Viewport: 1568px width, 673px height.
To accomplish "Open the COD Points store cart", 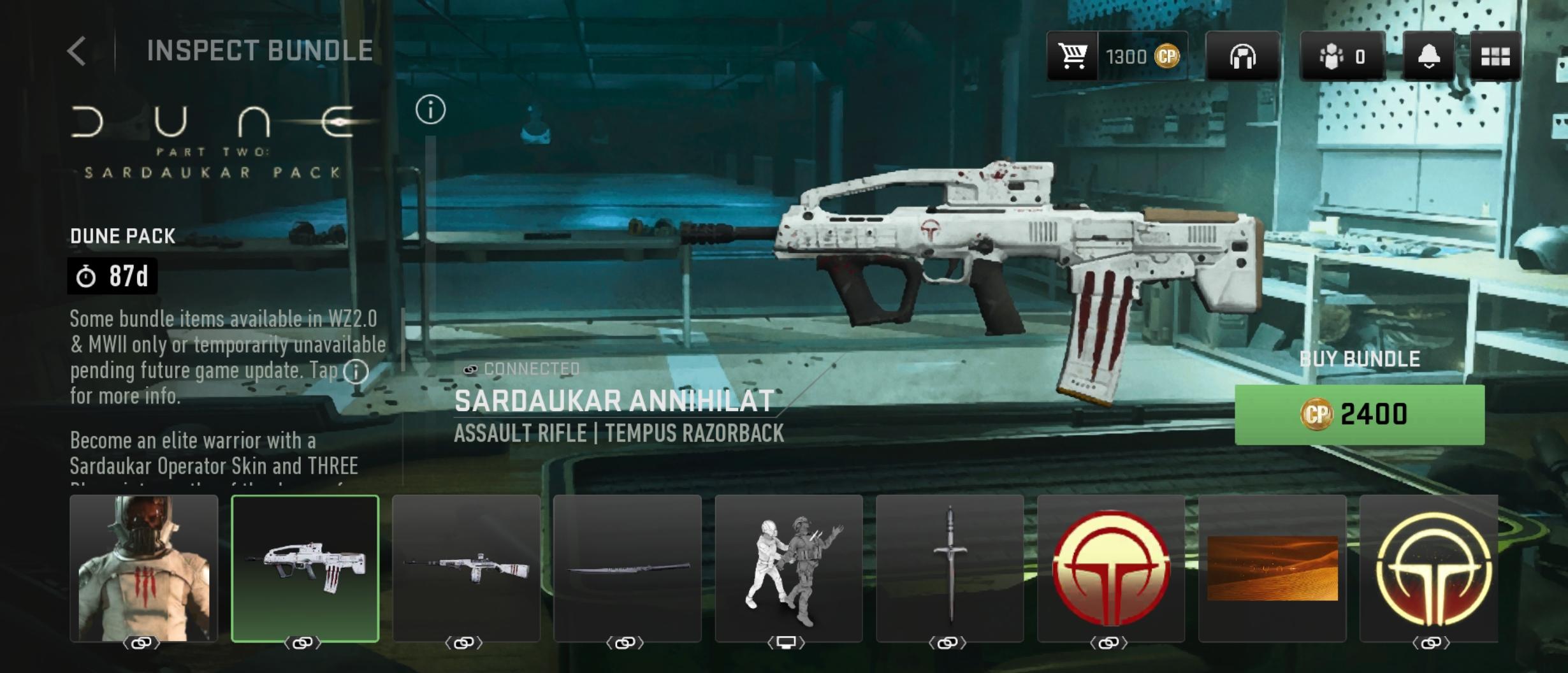I will coord(1073,57).
